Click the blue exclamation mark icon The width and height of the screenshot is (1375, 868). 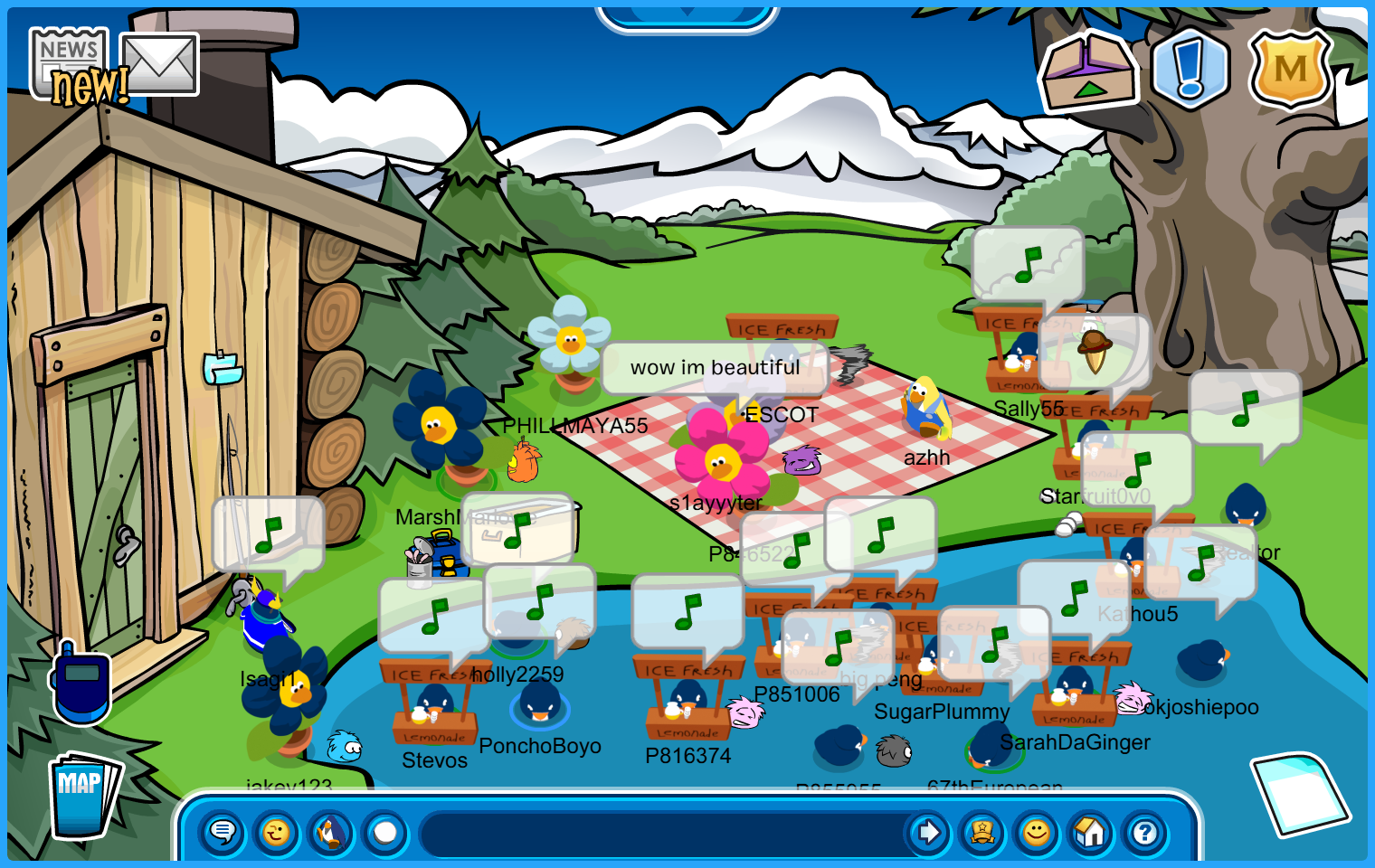point(1190,69)
